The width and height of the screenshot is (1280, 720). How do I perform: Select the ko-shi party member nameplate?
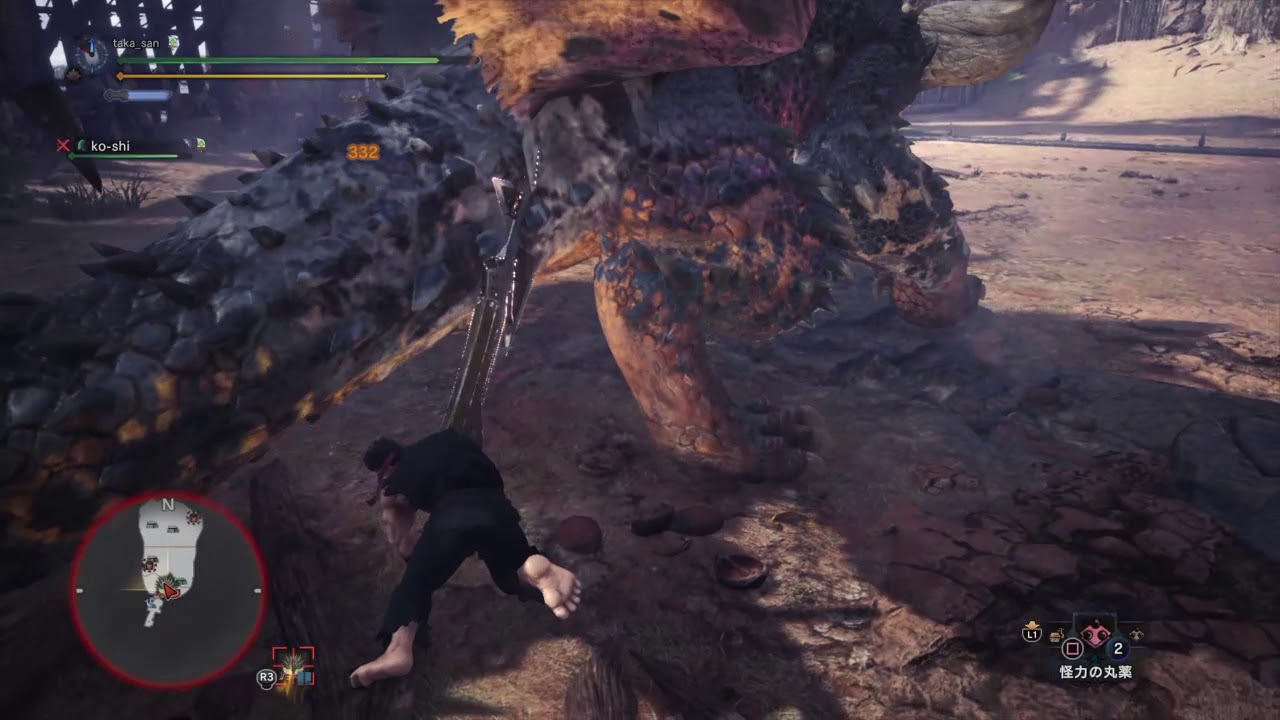[110, 146]
